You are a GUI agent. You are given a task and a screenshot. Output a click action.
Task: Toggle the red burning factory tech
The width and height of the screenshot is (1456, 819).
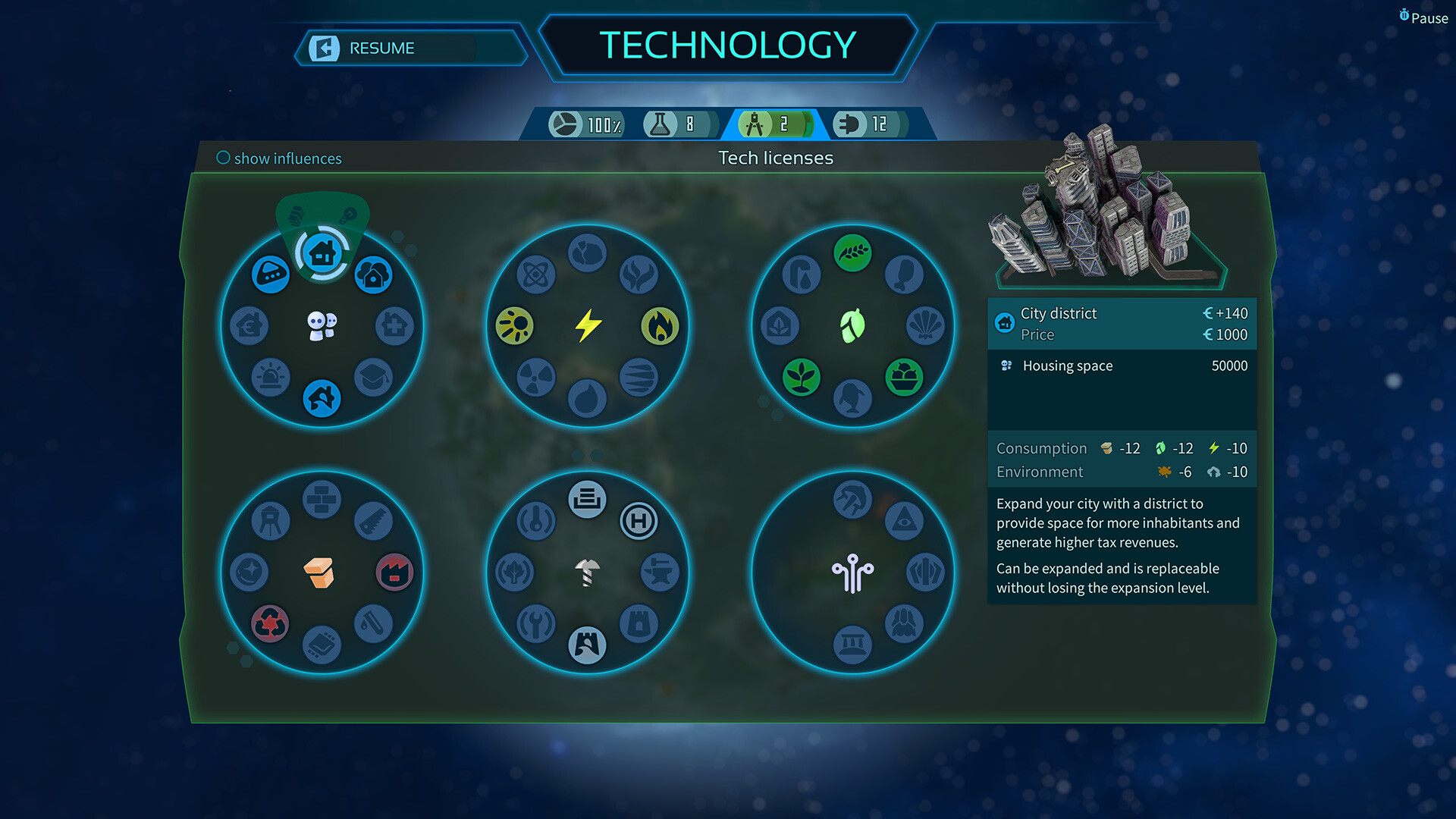(x=394, y=573)
